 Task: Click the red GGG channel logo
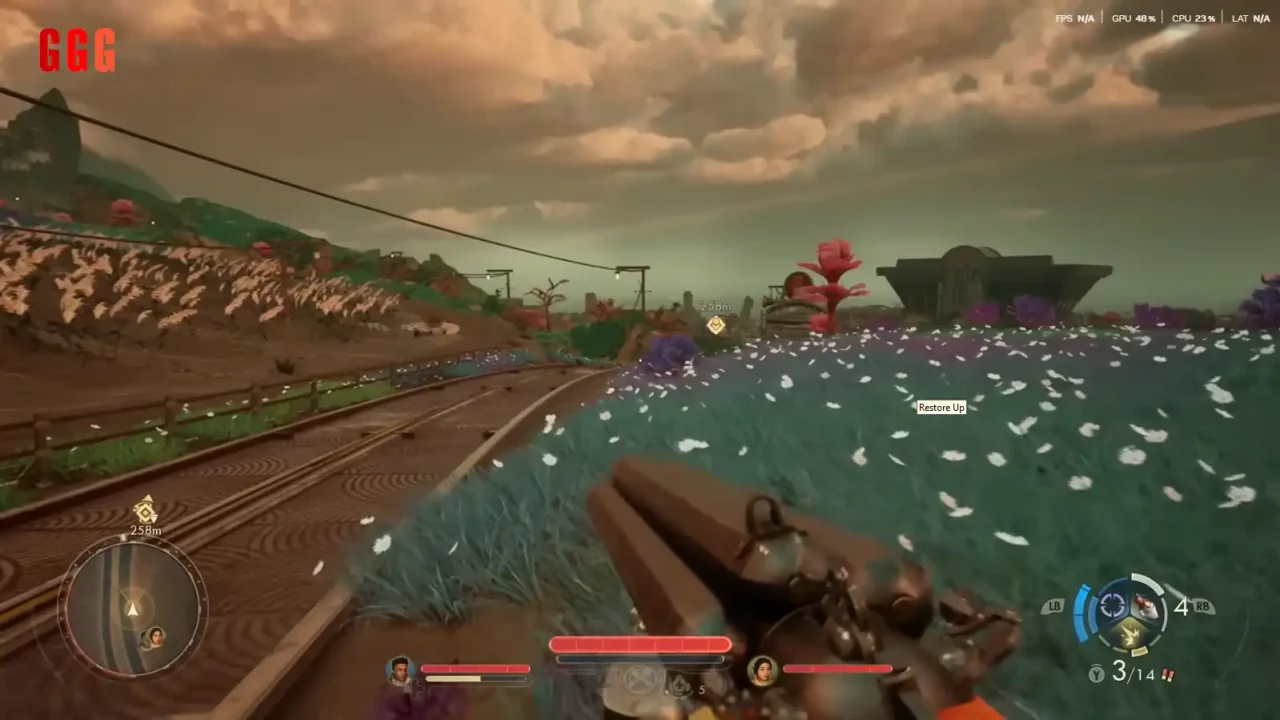pos(77,50)
